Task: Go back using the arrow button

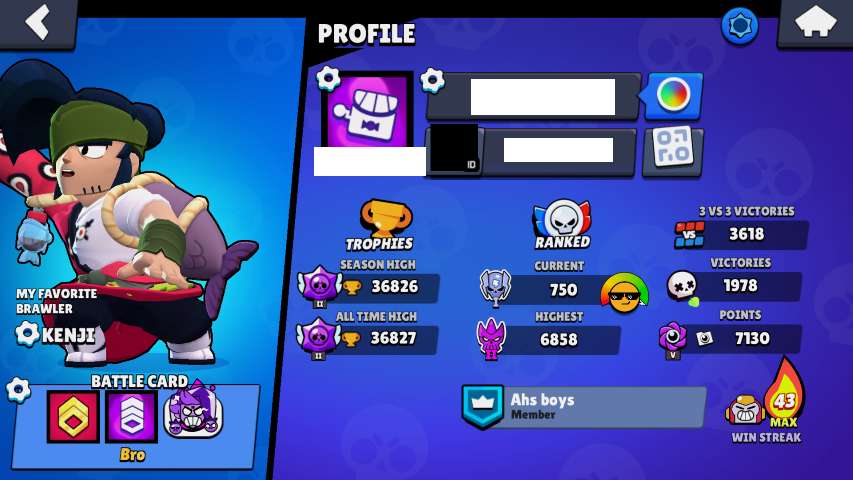Action: [37, 22]
